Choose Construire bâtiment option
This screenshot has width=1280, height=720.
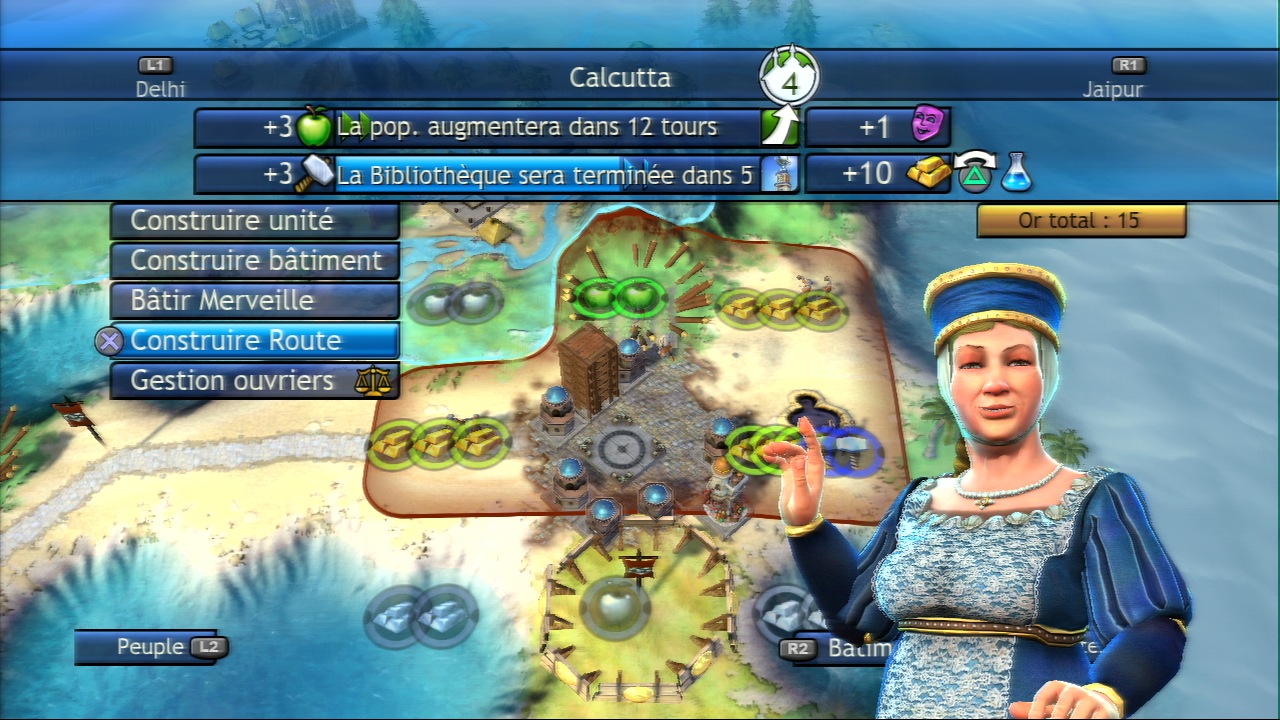[x=254, y=260]
